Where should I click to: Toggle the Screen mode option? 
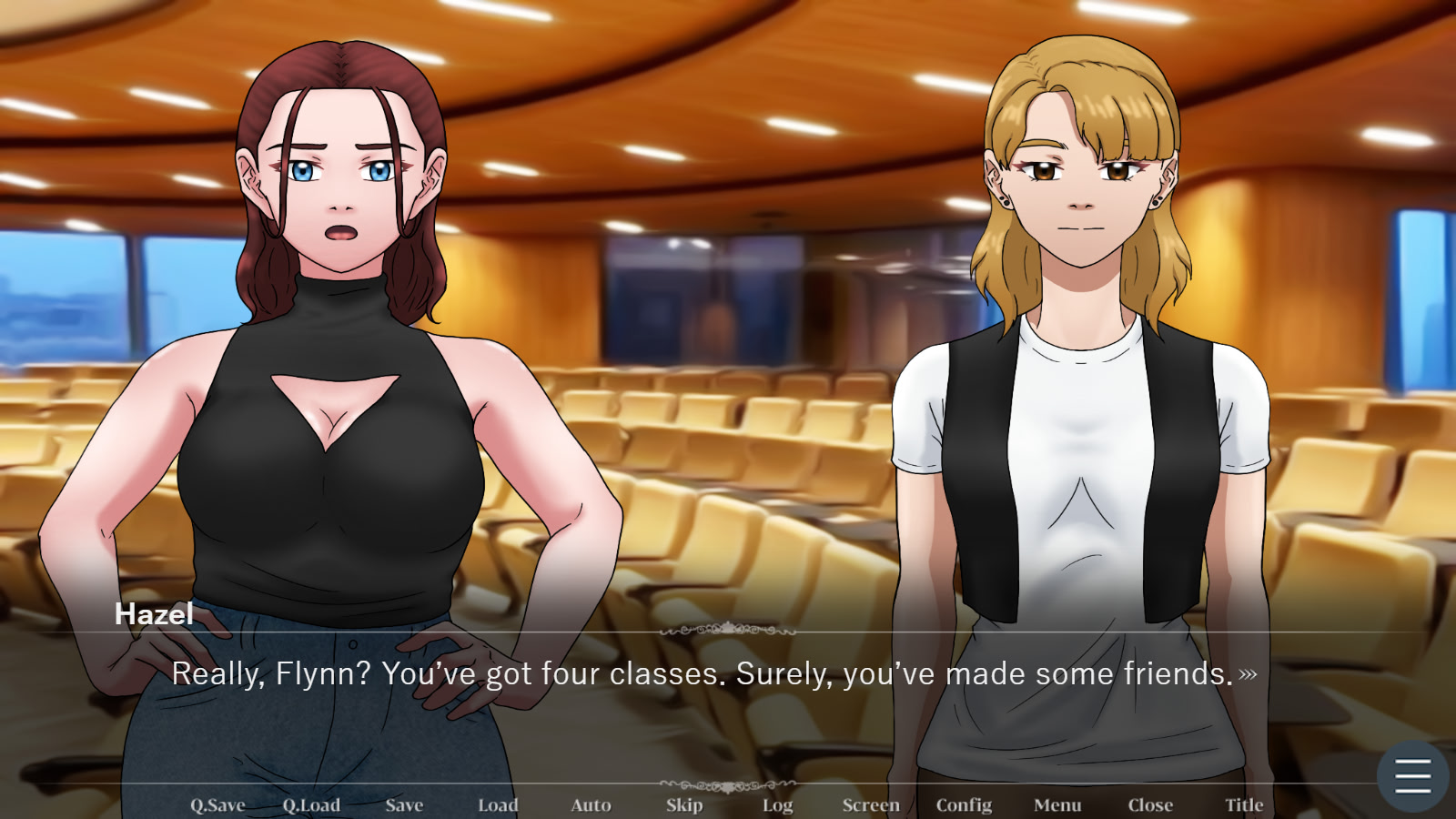(x=871, y=804)
